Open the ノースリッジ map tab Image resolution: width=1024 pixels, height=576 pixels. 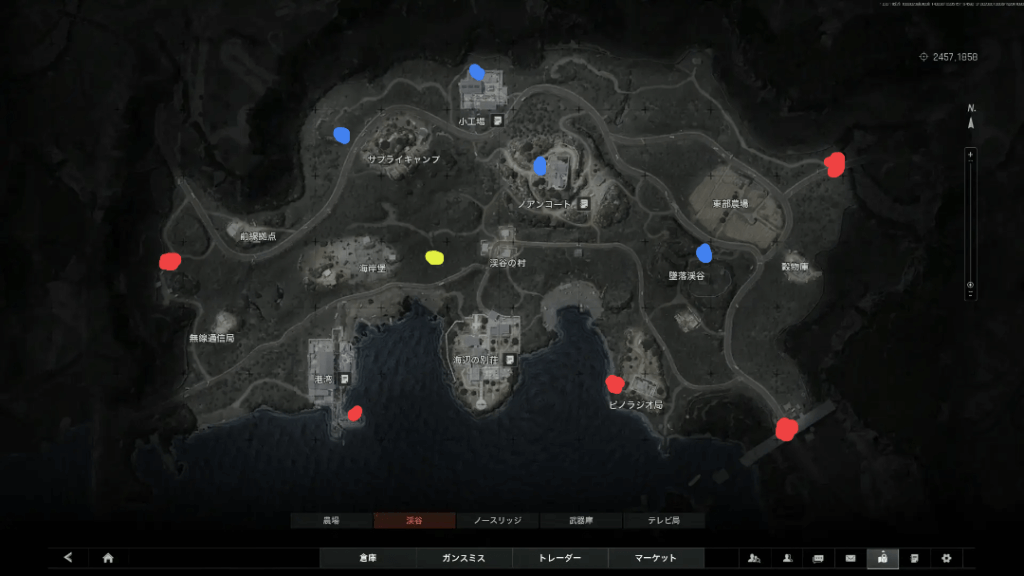(x=497, y=521)
